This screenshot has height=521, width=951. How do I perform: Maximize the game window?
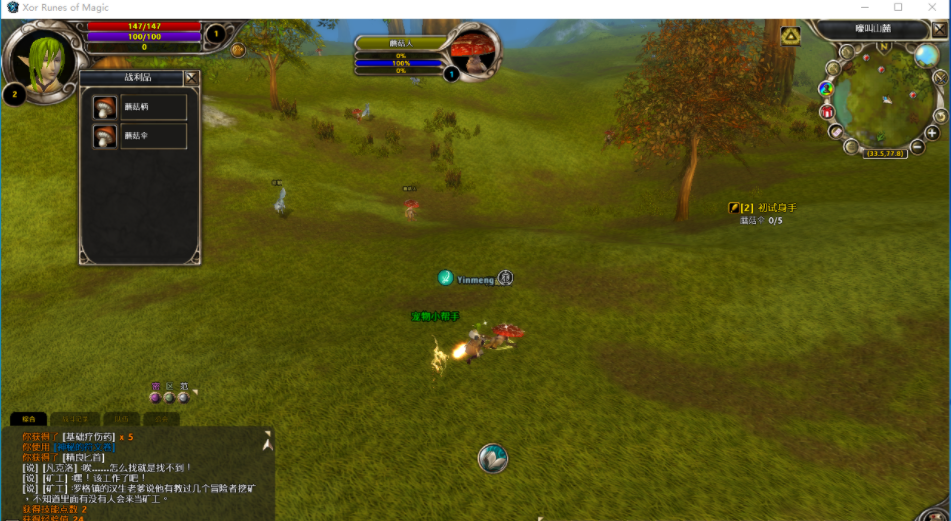[898, 7]
